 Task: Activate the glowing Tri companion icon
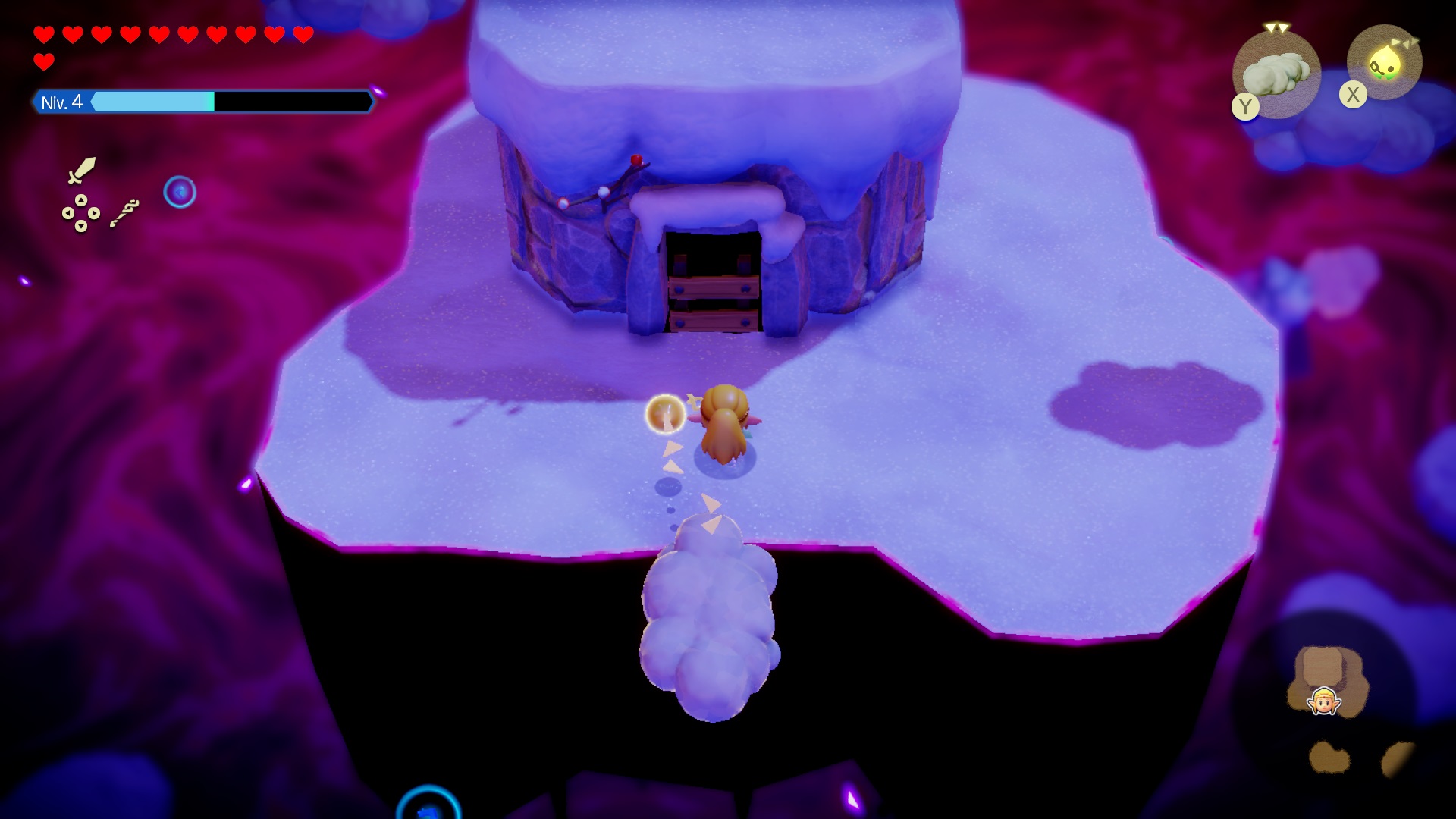(1385, 63)
